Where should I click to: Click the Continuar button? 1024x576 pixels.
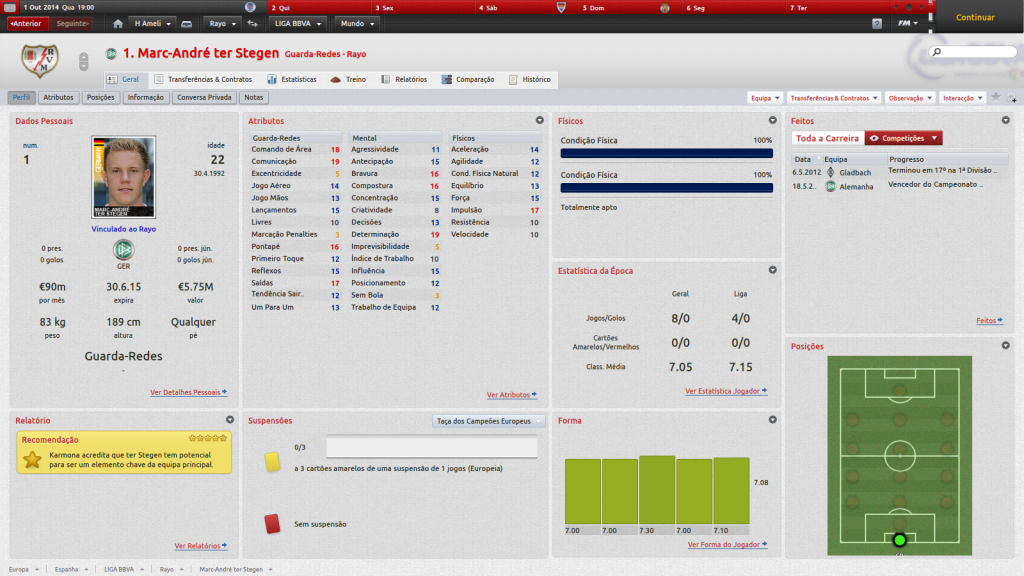pyautogui.click(x=975, y=17)
